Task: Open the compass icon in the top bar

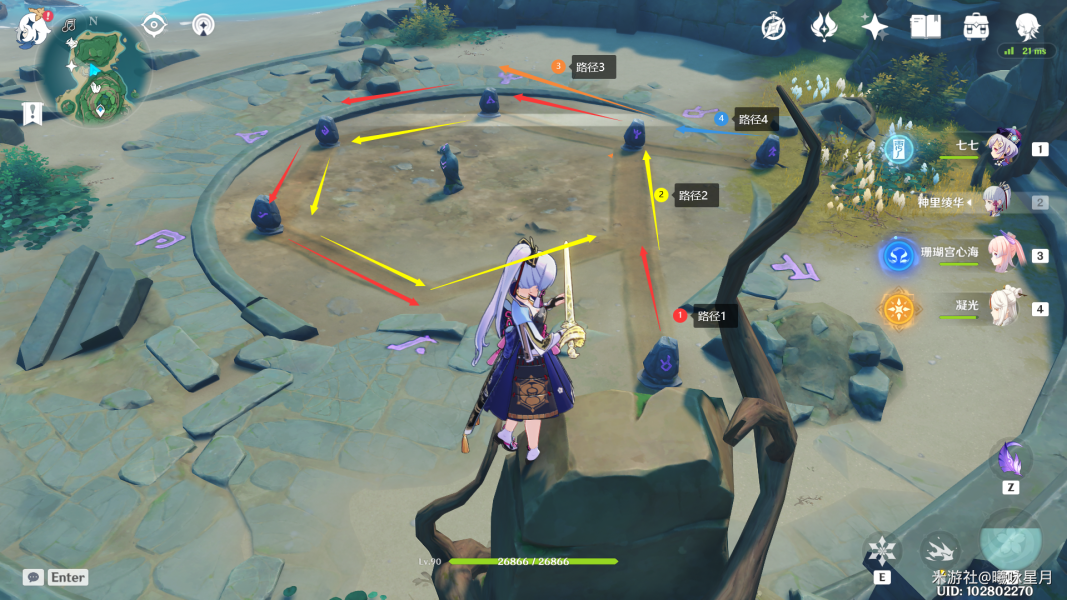Action: point(773,27)
